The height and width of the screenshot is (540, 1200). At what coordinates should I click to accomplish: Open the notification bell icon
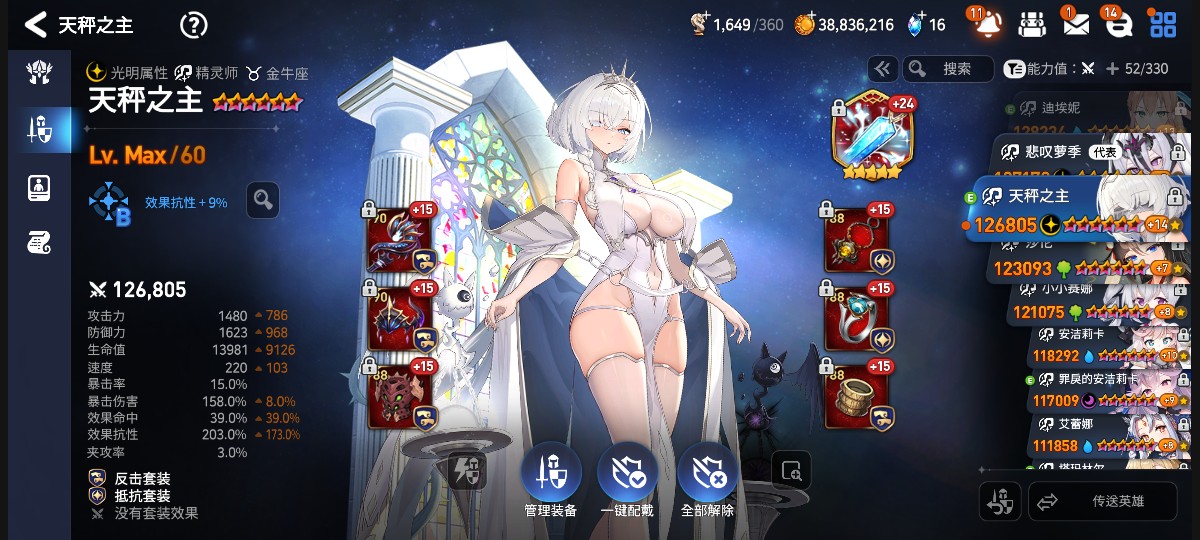(987, 25)
